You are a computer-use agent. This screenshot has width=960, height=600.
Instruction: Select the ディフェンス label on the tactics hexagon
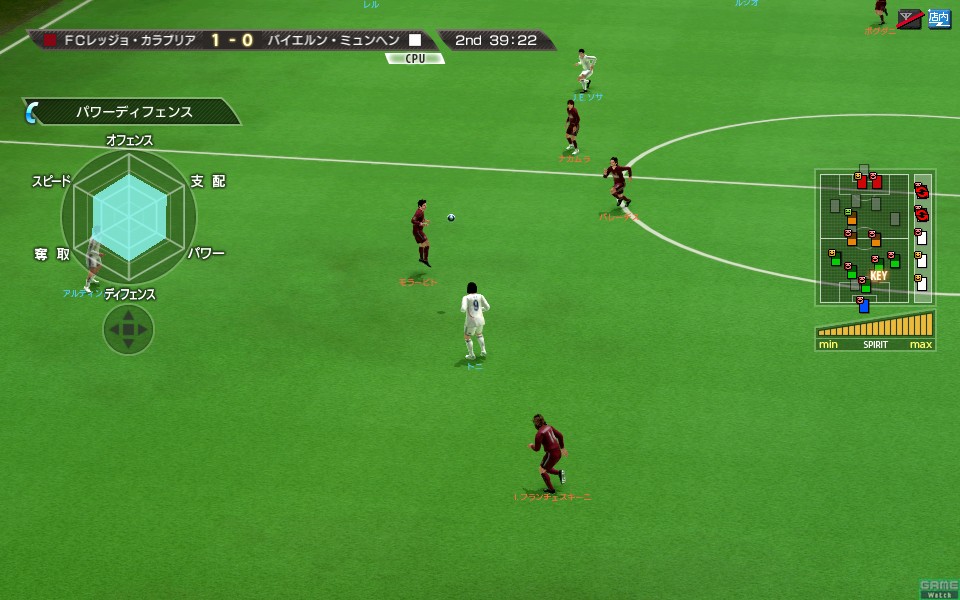click(x=130, y=294)
